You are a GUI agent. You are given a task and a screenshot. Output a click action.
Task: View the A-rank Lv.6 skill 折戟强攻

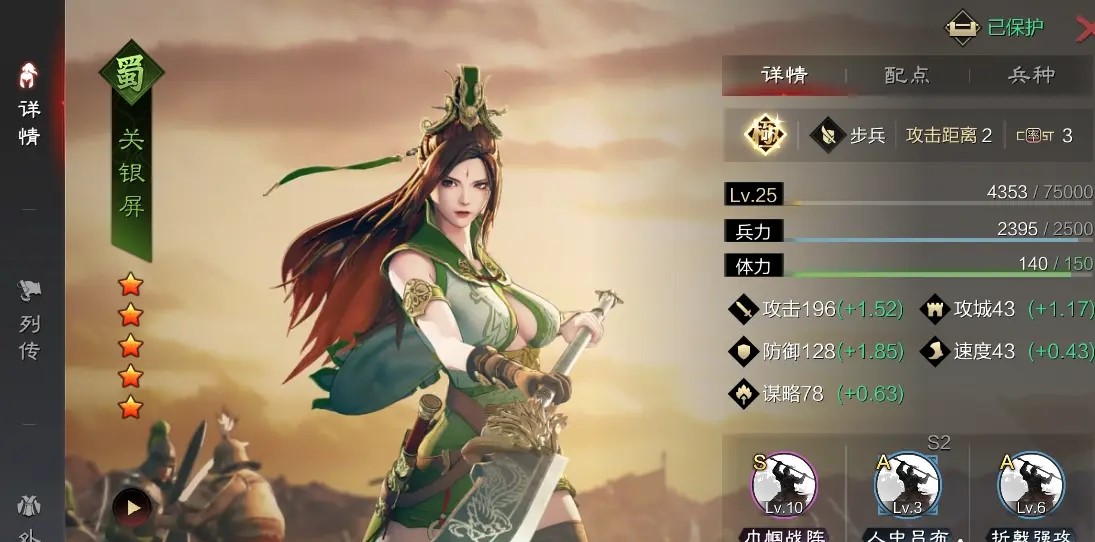(1030, 487)
